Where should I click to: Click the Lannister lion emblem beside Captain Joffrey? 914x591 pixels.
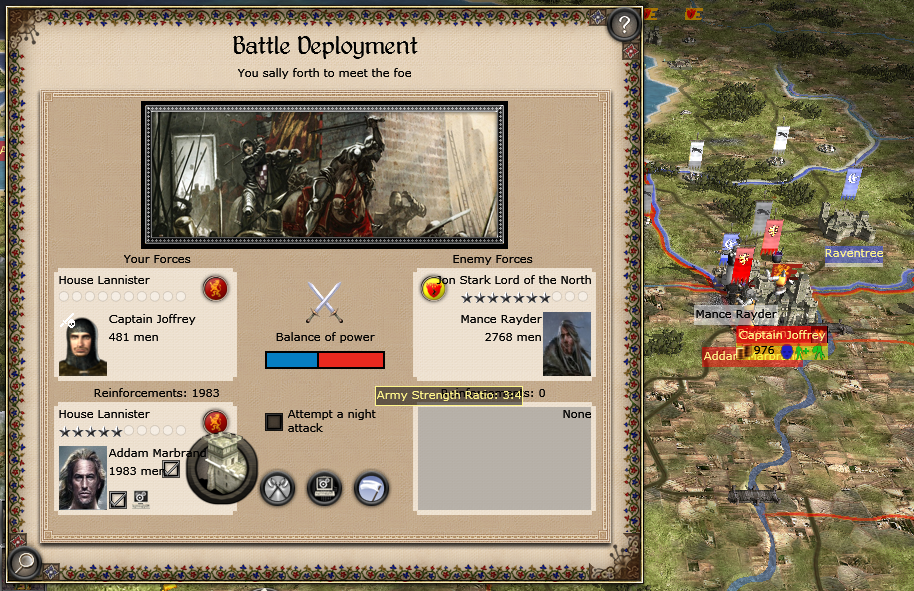(215, 289)
